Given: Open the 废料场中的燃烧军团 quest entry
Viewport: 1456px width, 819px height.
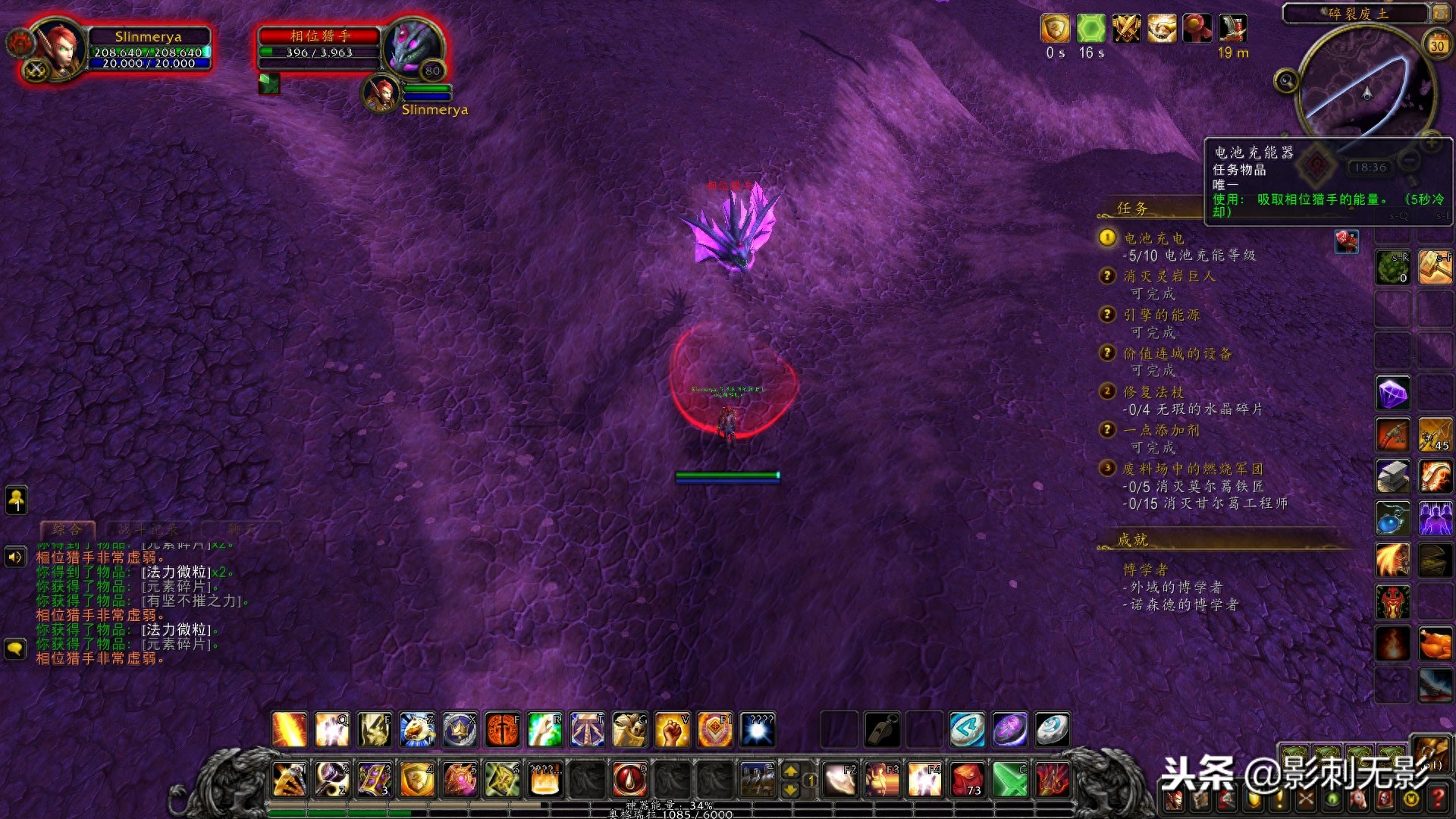Looking at the screenshot, I should (x=1192, y=469).
